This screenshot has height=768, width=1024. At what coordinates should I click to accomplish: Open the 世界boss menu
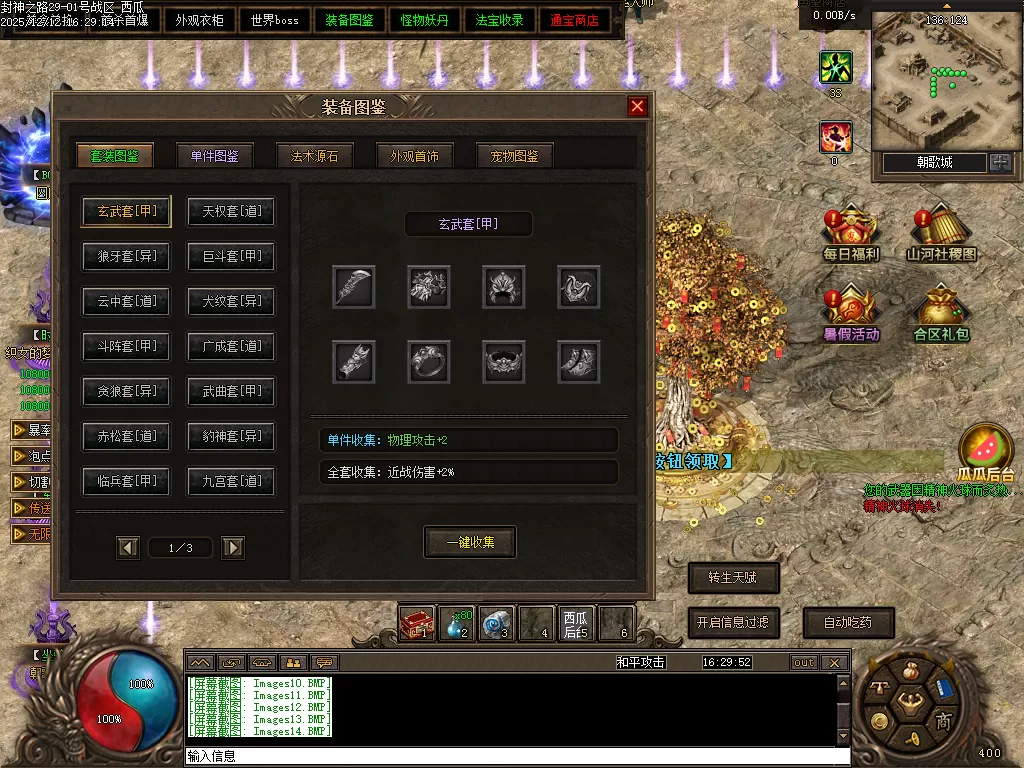(x=274, y=20)
